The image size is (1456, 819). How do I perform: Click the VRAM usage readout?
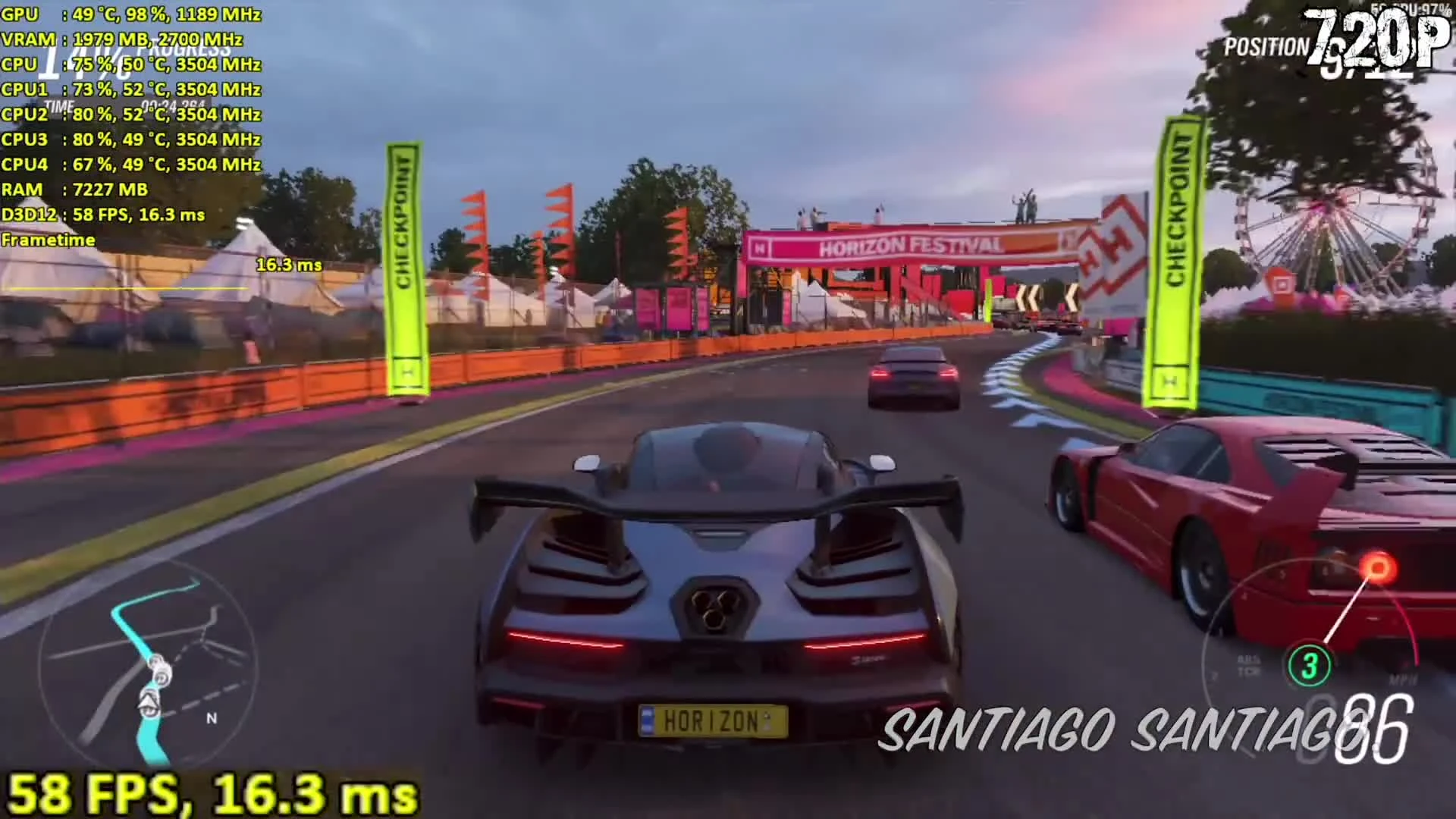(121, 39)
